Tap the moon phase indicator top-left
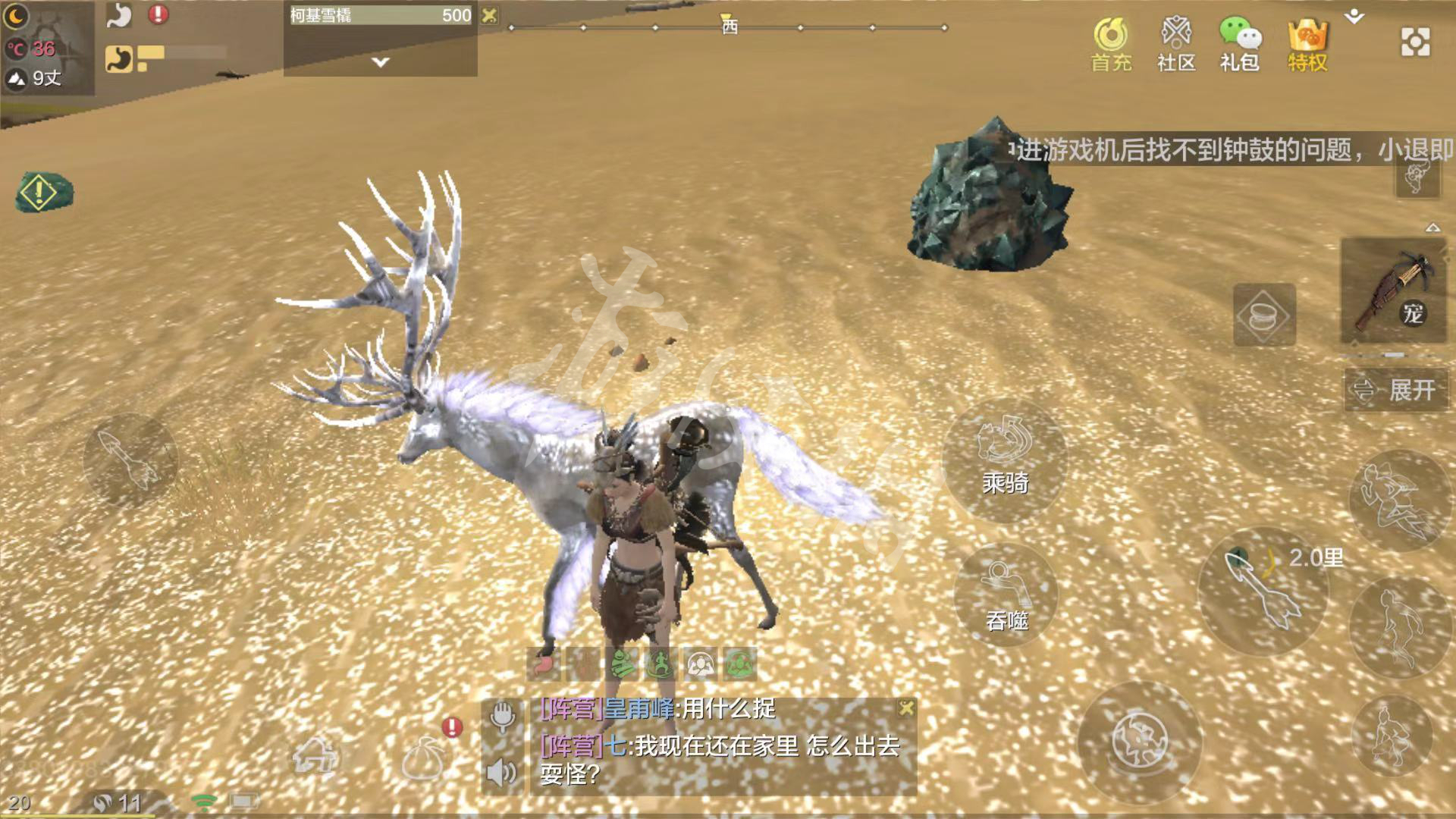 [15, 17]
